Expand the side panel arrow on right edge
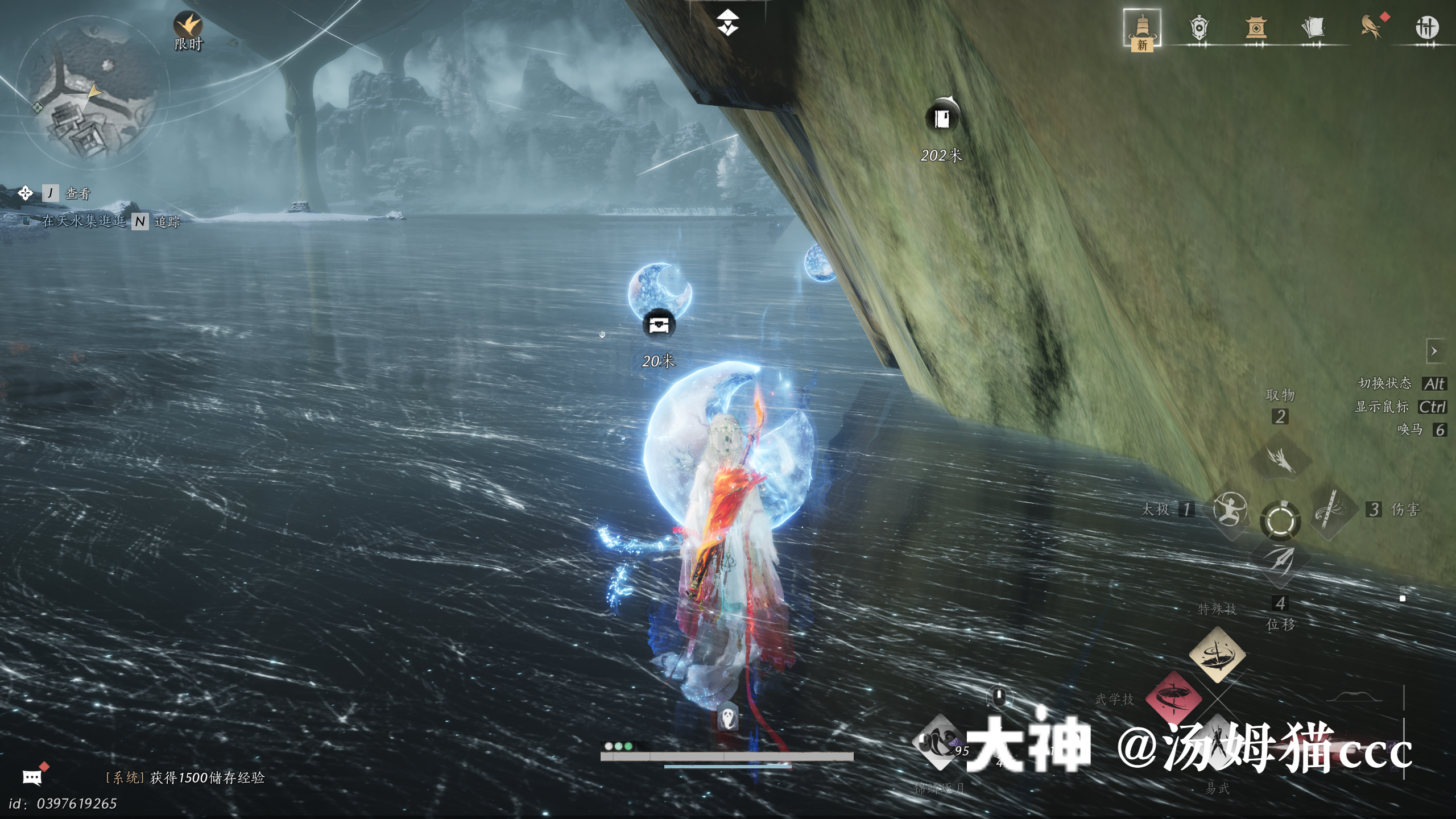Viewport: 1456px width, 819px height. 1434,351
